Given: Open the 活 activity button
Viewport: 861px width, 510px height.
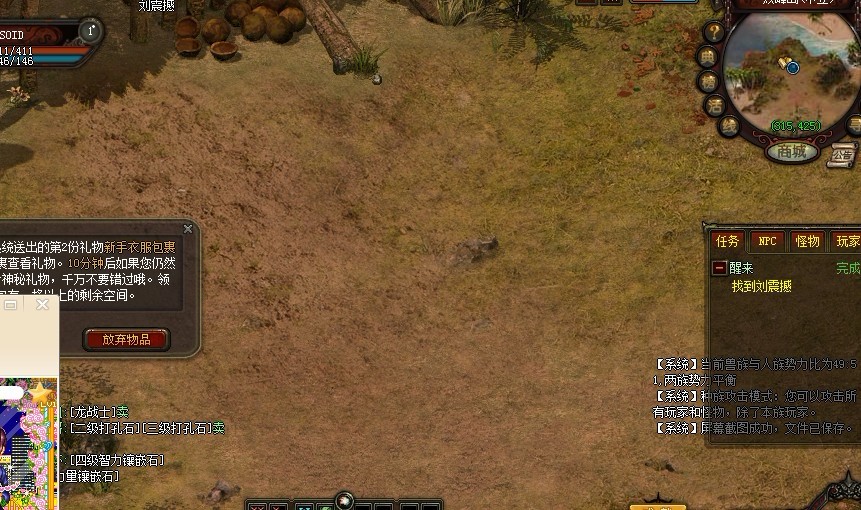Looking at the screenshot, I should click(x=715, y=105).
